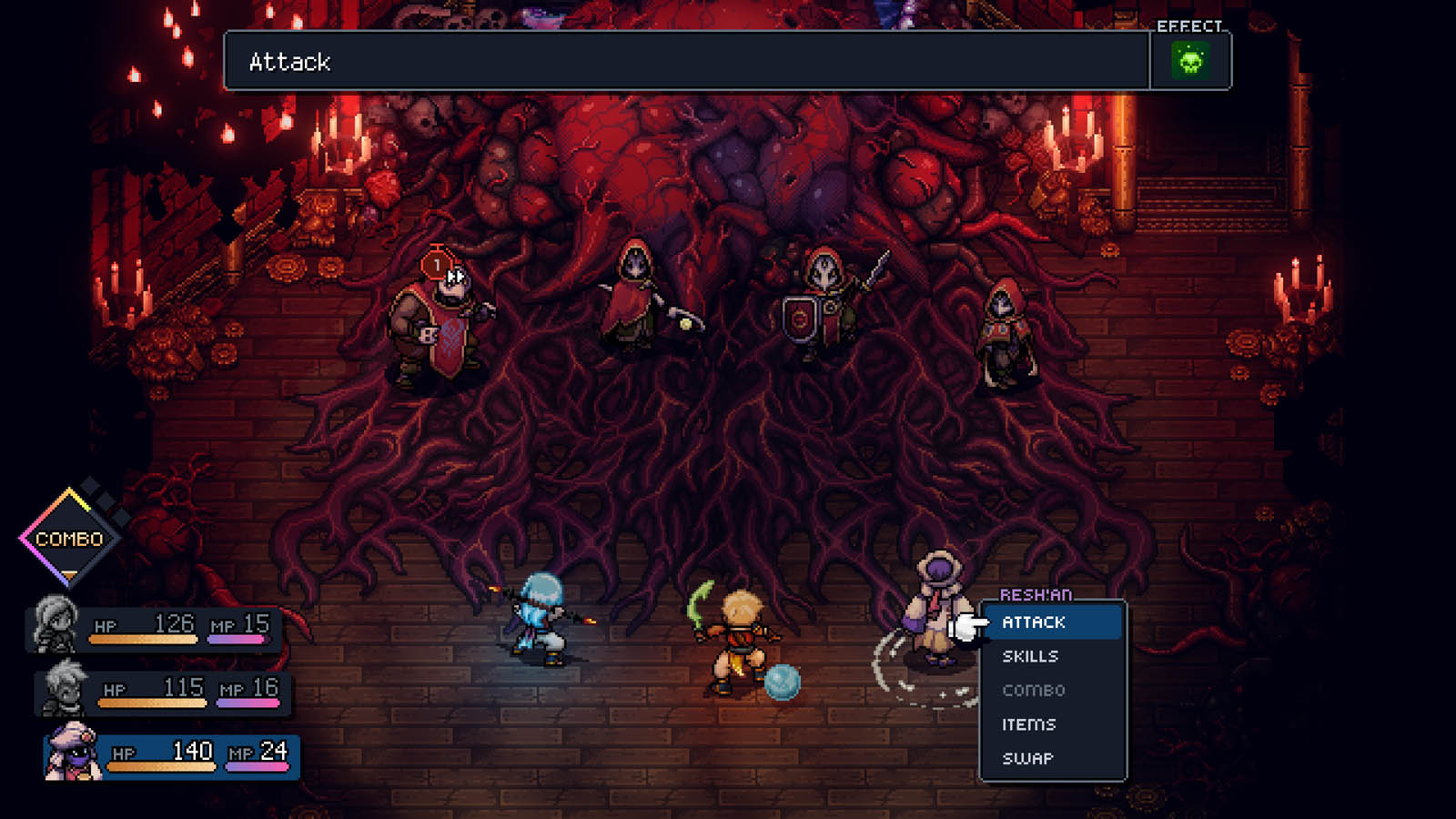Image resolution: width=1456 pixels, height=819 pixels.
Task: Open the Items list
Action: coord(1029,724)
